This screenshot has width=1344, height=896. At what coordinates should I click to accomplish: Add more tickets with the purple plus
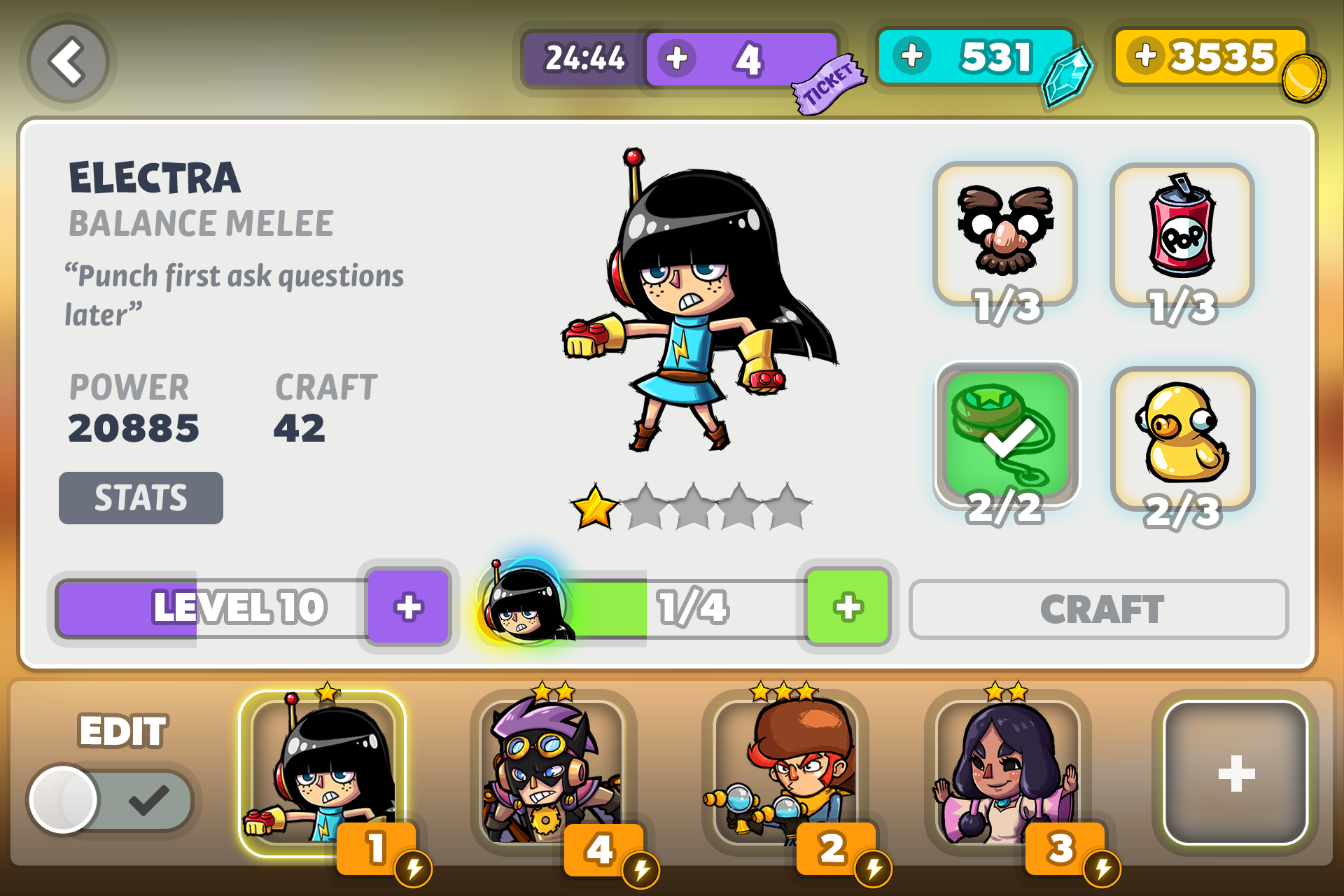tap(676, 58)
